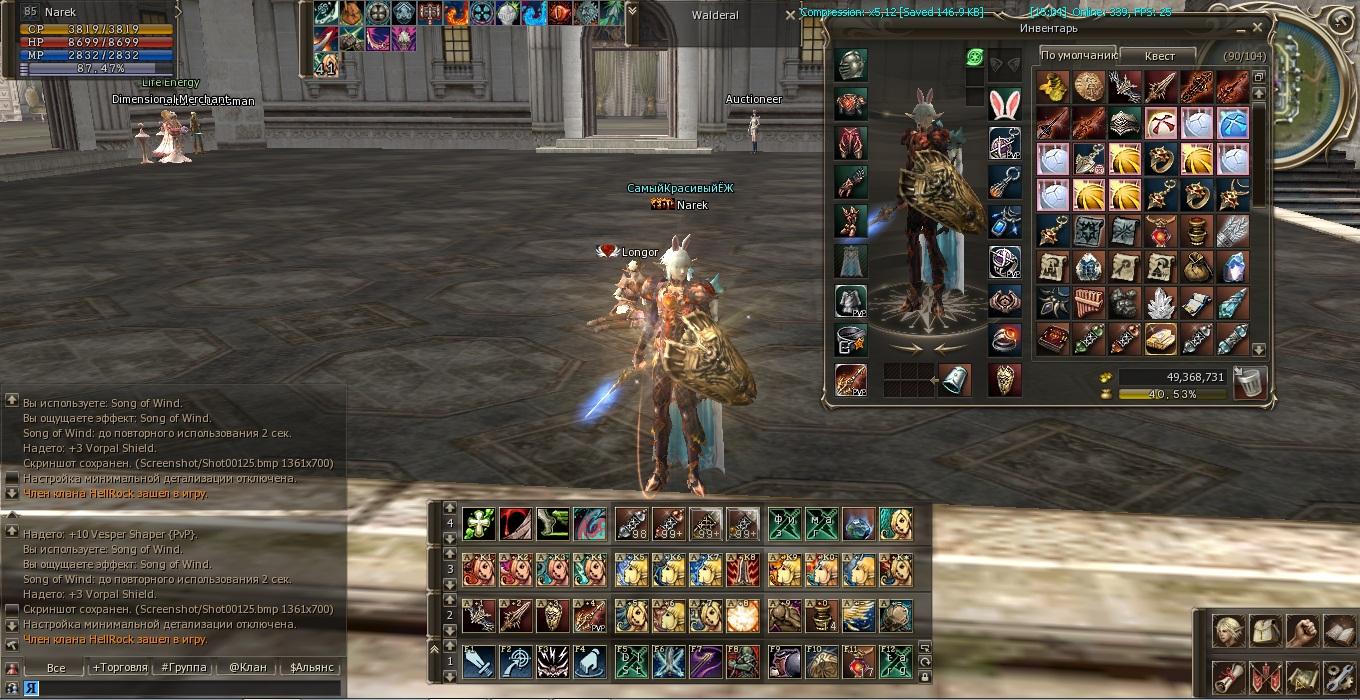Open the #Группа chat tab
The width and height of the screenshot is (1360, 700).
(184, 667)
